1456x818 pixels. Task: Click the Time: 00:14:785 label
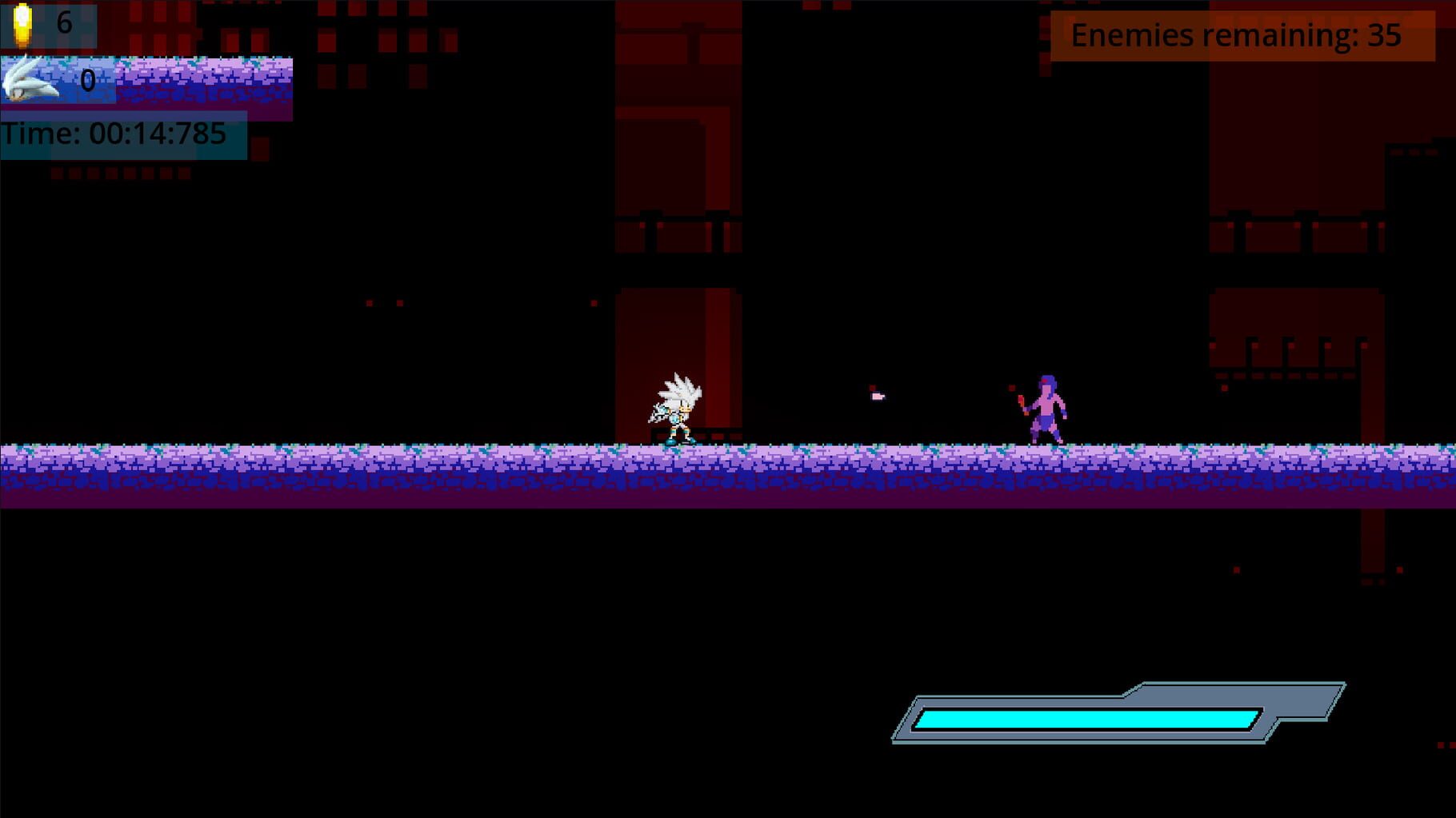(116, 132)
